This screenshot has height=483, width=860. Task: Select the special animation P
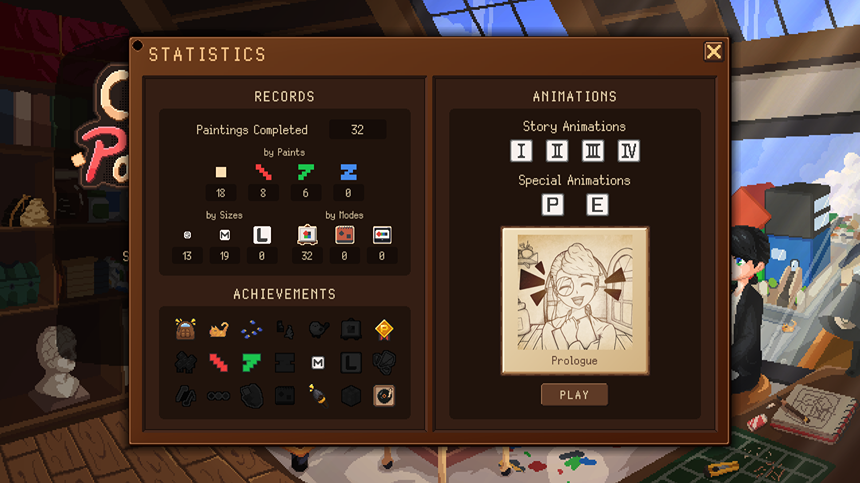[x=552, y=205]
